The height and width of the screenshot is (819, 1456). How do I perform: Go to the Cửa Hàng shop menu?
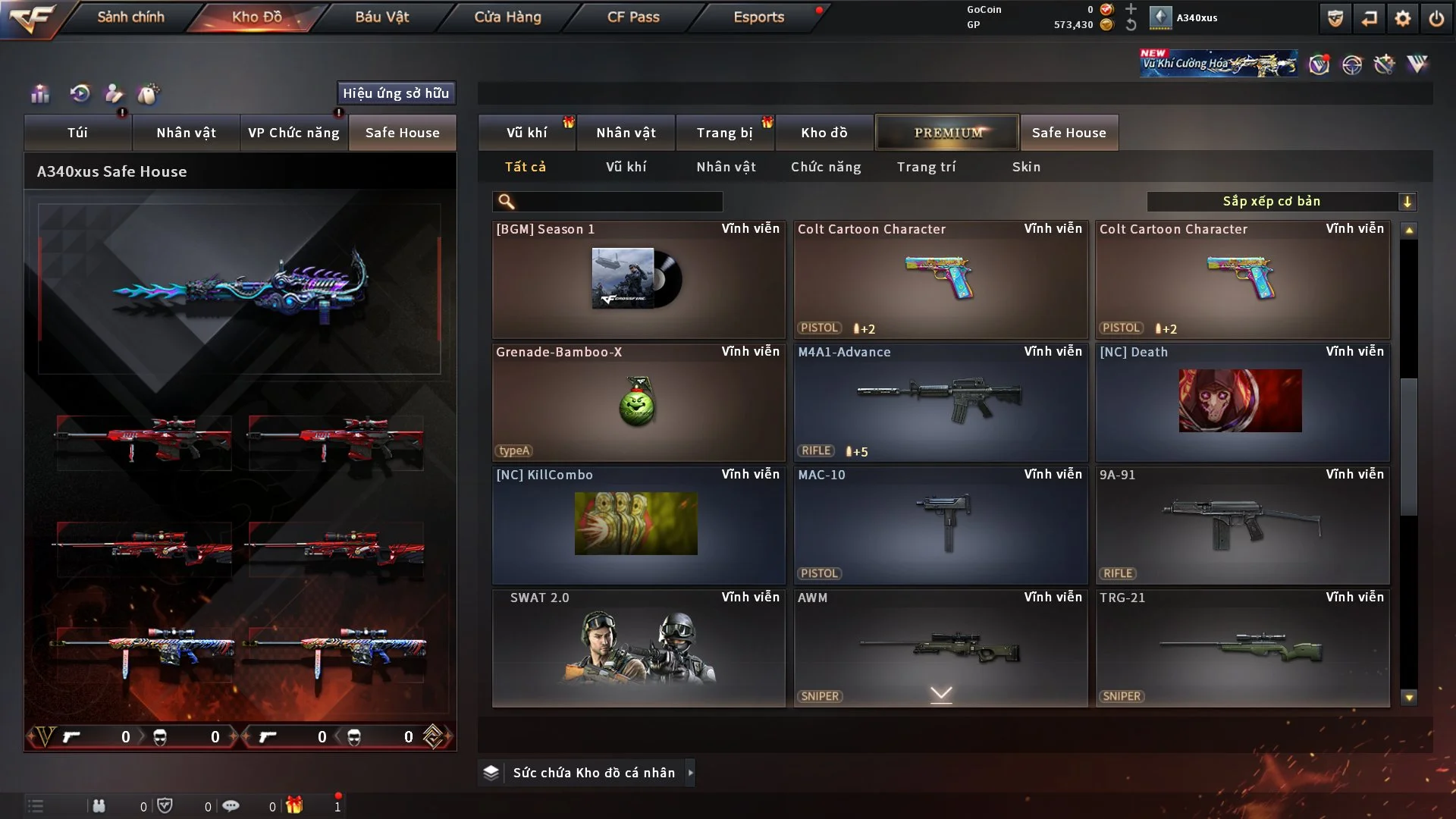pos(507,17)
